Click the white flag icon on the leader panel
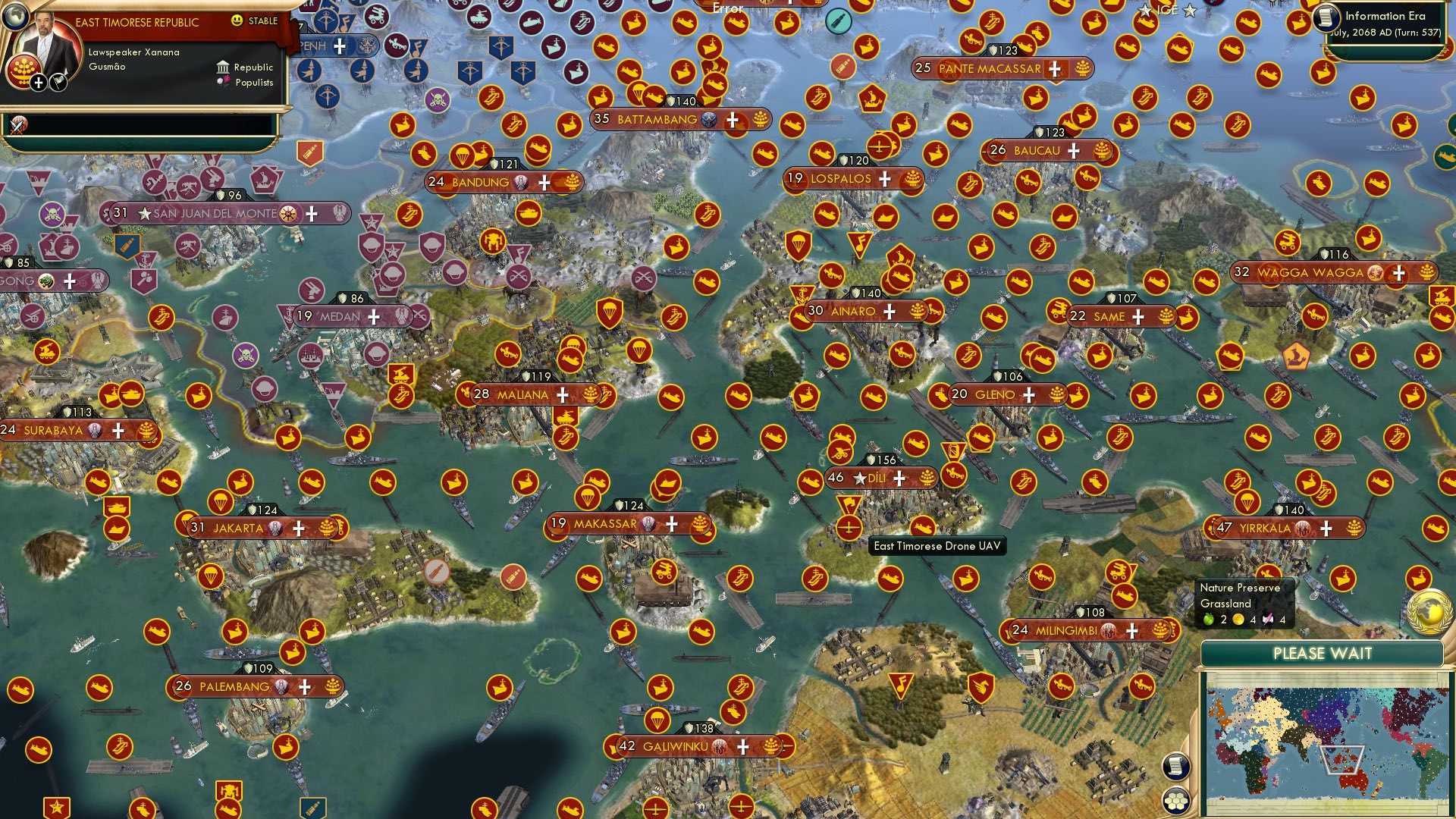 [x=58, y=82]
